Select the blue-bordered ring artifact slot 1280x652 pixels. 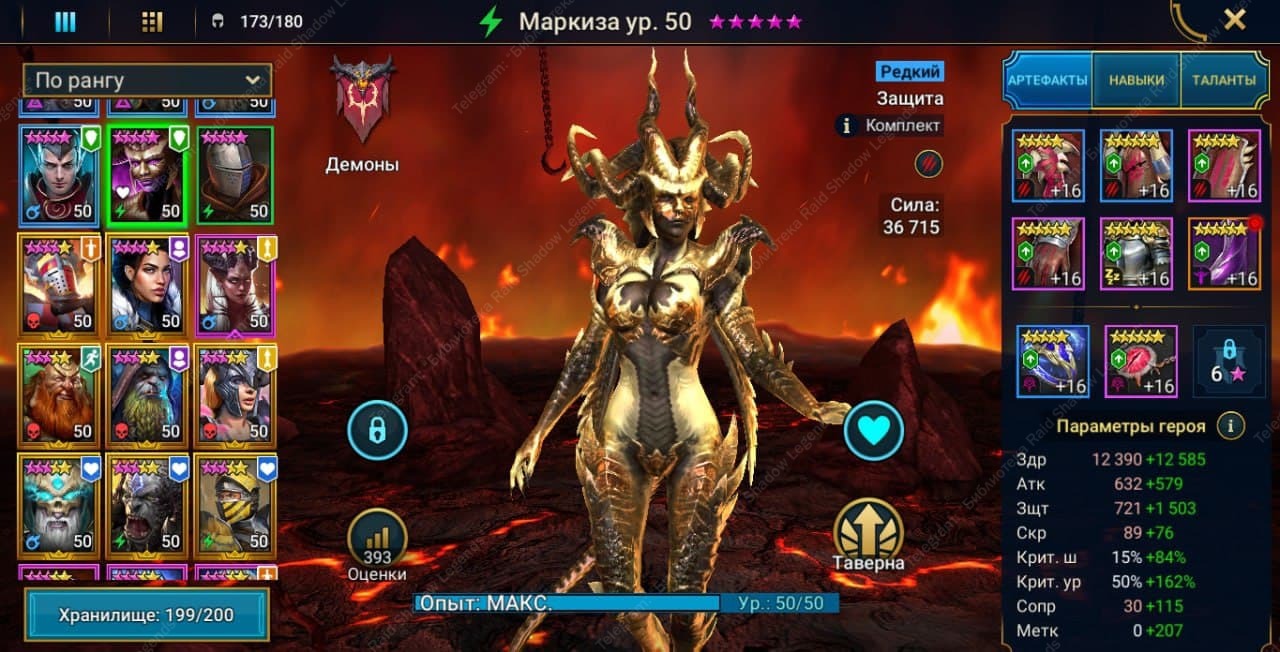(1052, 362)
